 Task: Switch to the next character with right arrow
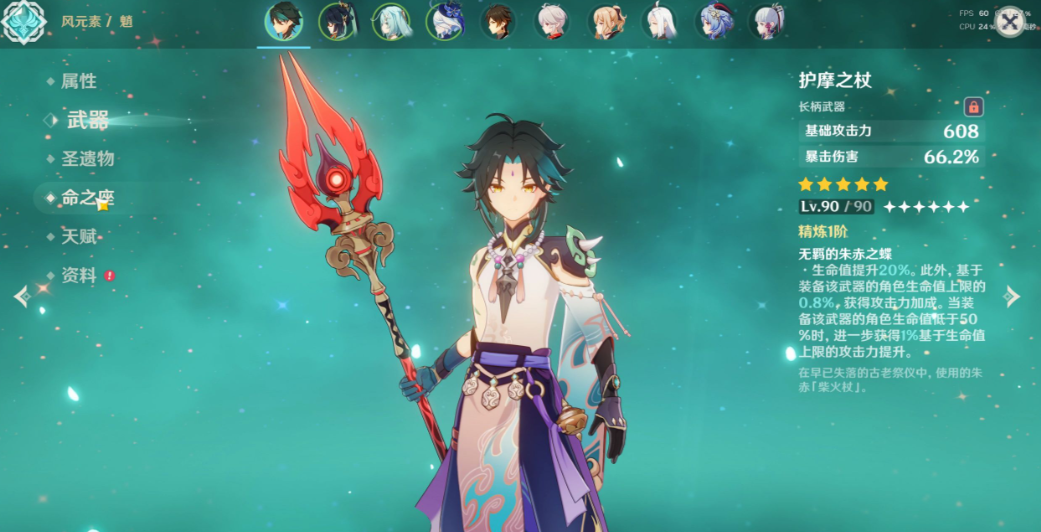click(x=1012, y=296)
